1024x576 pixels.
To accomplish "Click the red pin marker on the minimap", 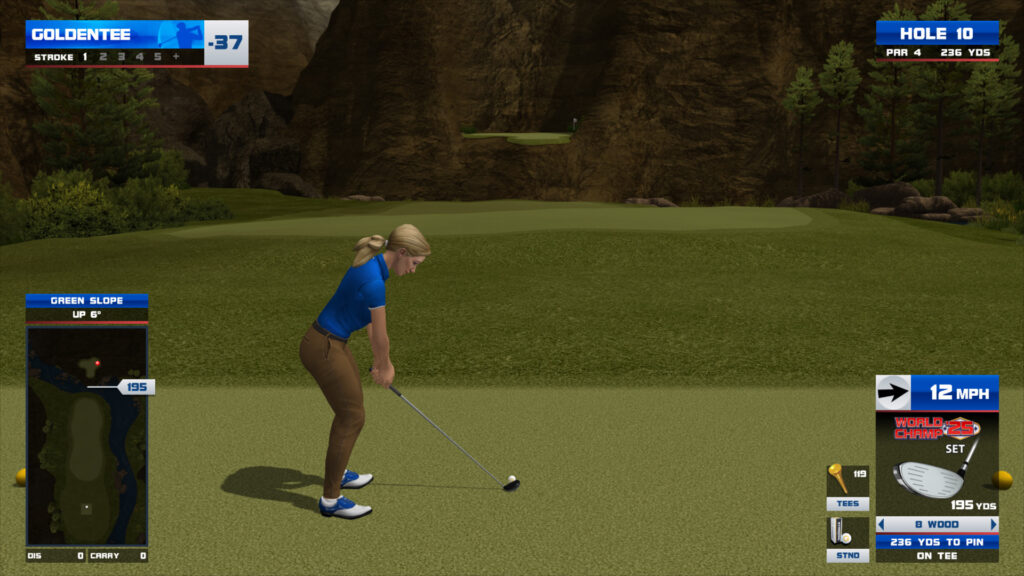I will 97,363.
